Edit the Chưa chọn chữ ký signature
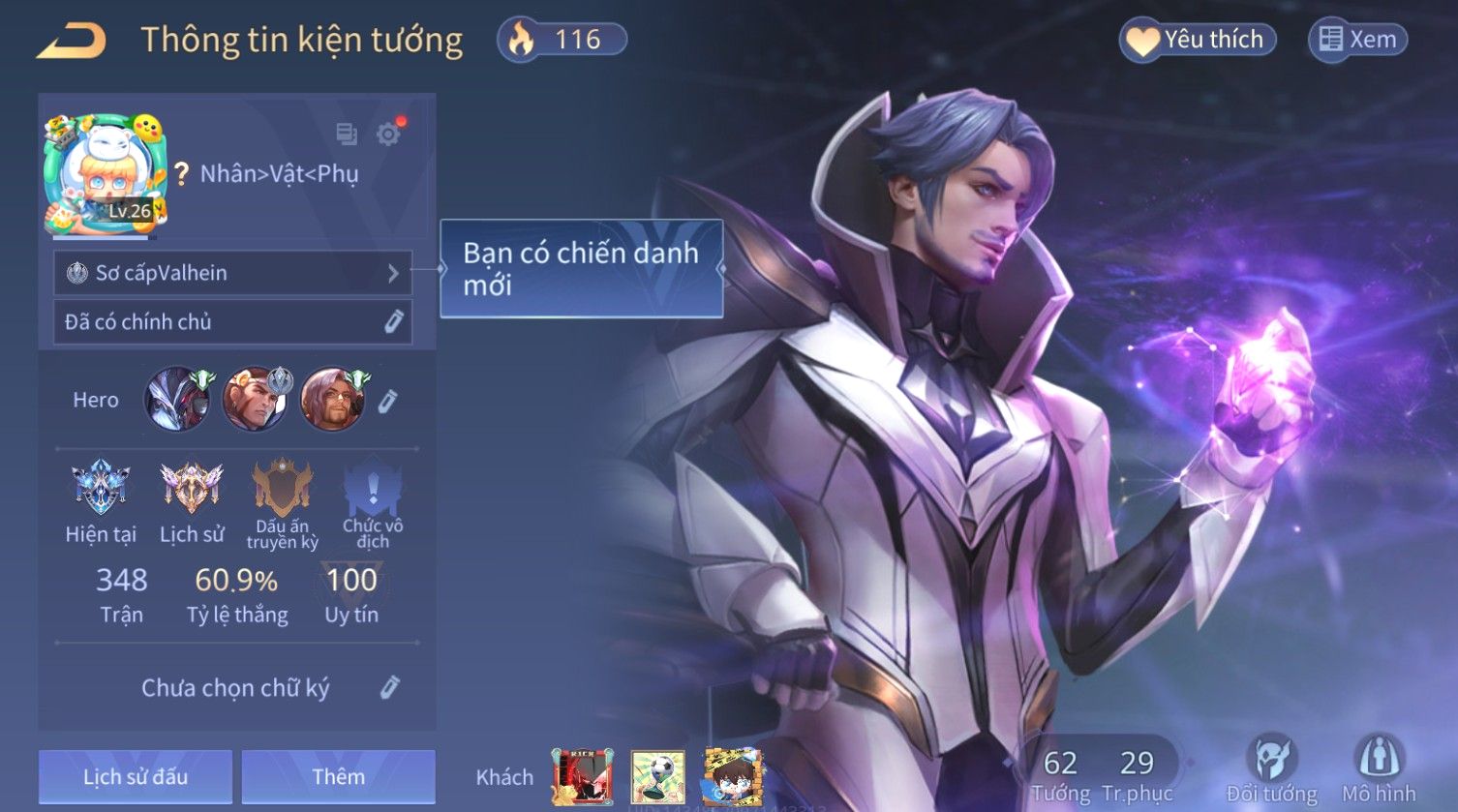Viewport: 1458px width, 812px height. tap(389, 687)
